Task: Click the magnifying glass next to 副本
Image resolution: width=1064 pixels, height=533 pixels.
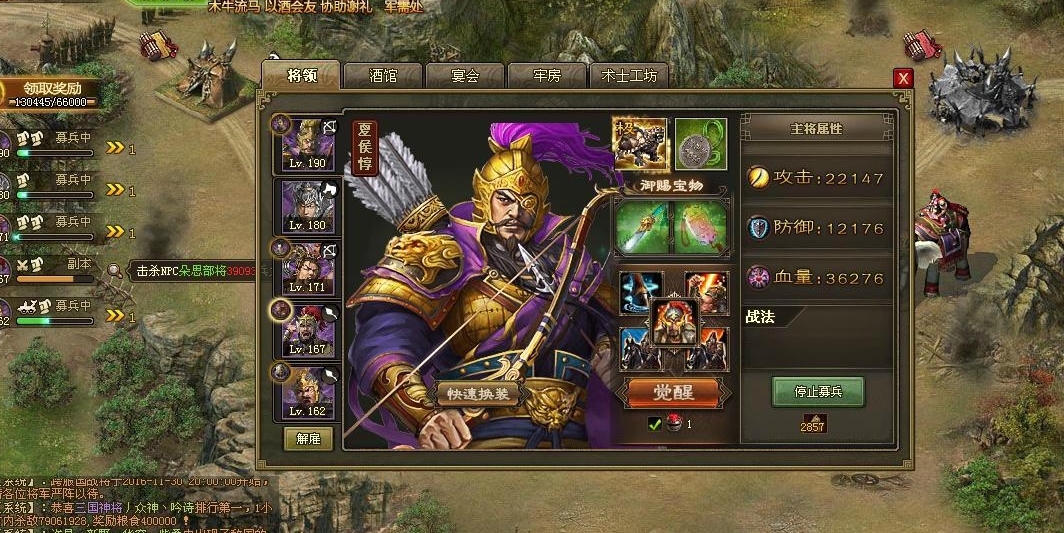Action: click(115, 269)
